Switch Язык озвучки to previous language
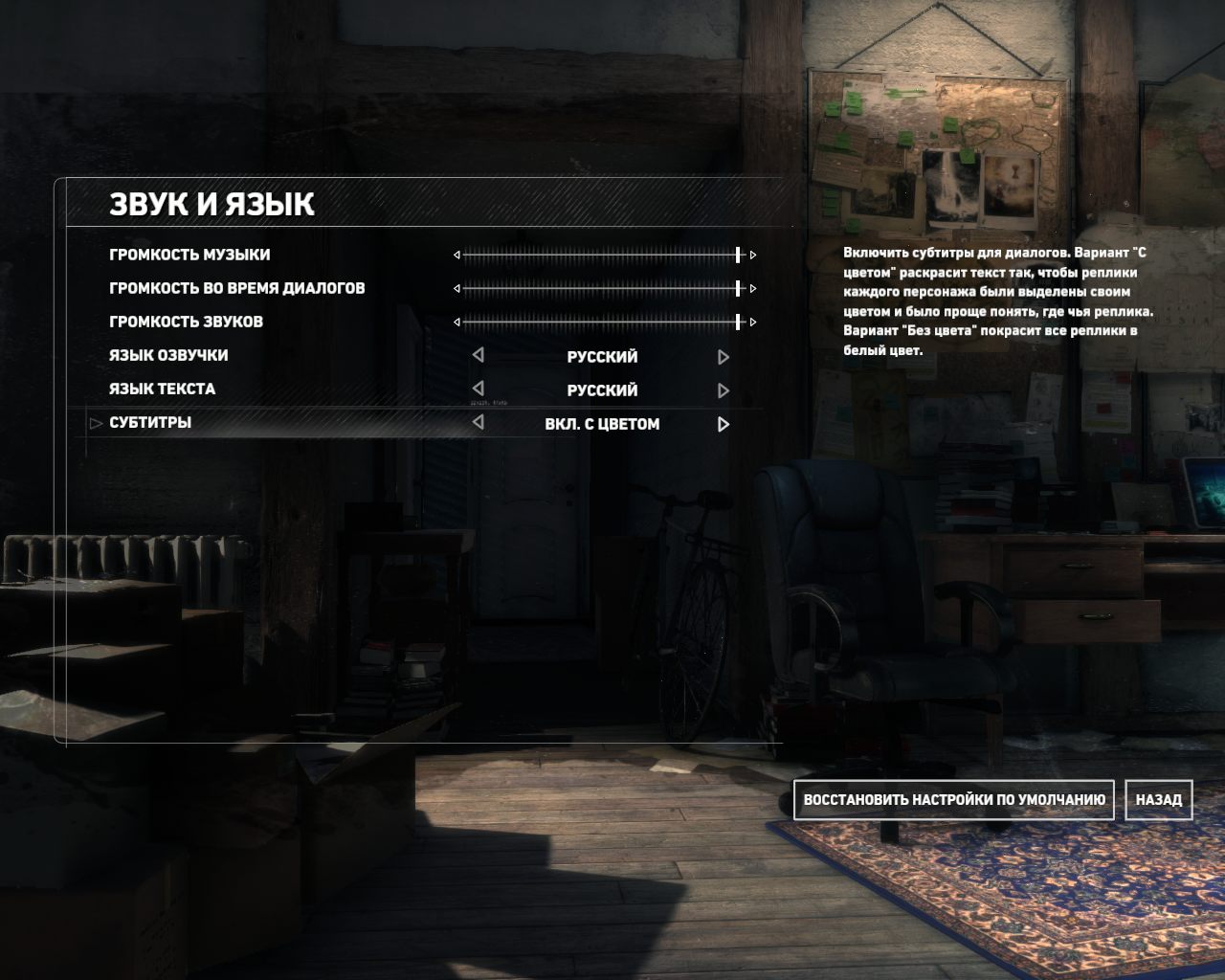Viewport: 1225px width, 980px height. click(478, 355)
